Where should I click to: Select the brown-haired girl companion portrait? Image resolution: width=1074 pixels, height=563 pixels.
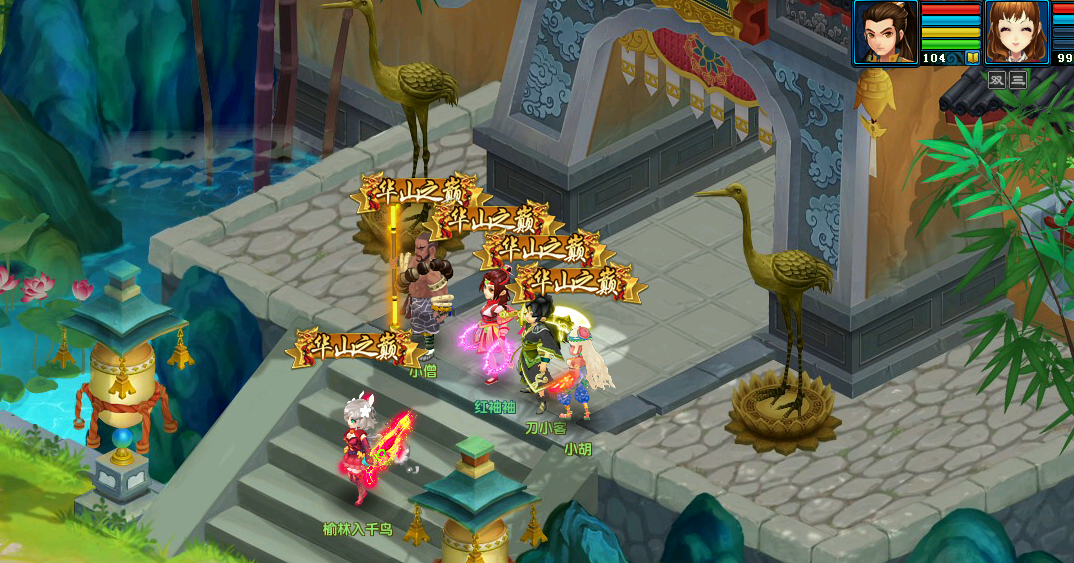pyautogui.click(x=1017, y=32)
